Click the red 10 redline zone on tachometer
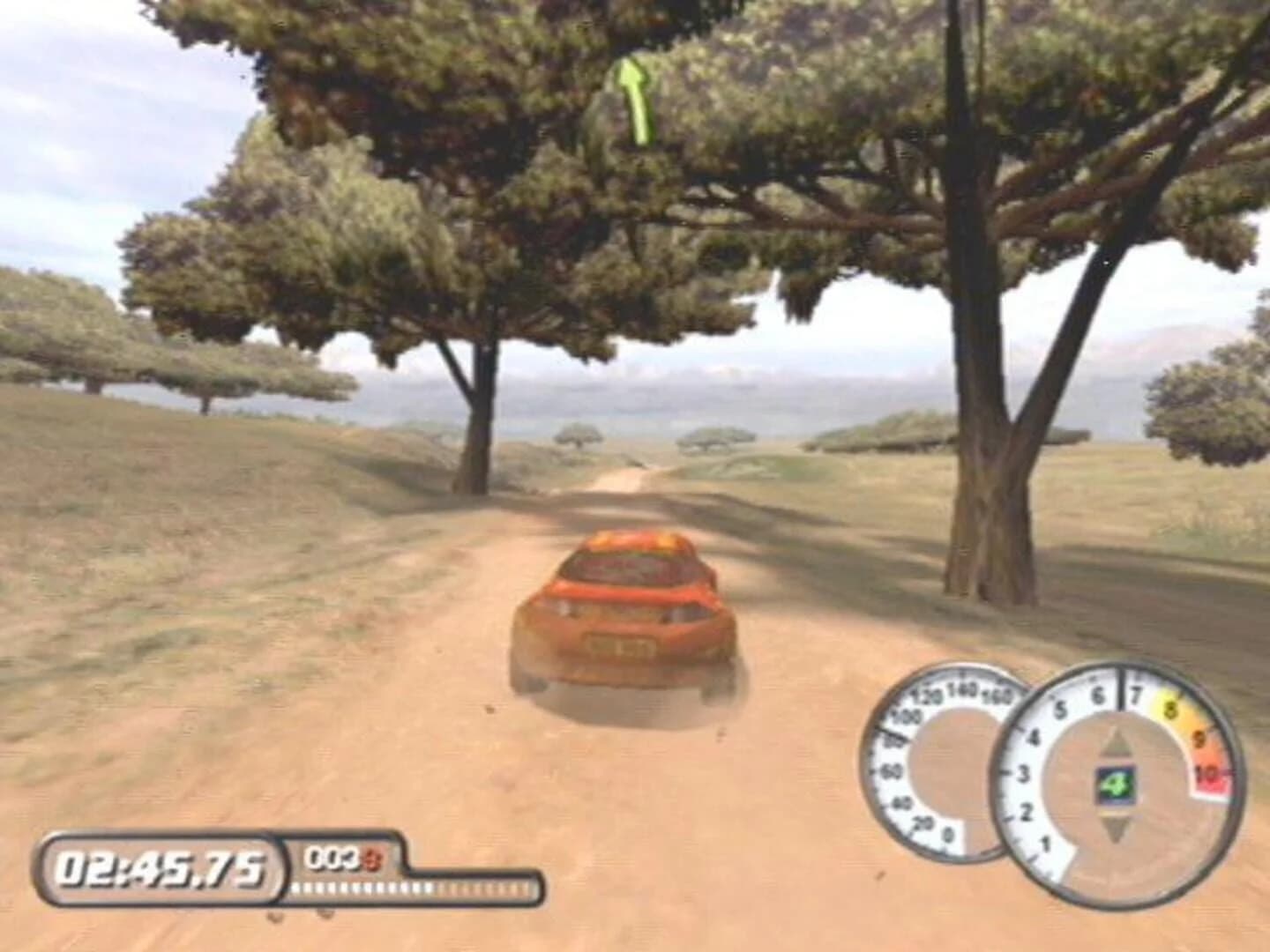Image resolution: width=1270 pixels, height=952 pixels. point(1204,776)
